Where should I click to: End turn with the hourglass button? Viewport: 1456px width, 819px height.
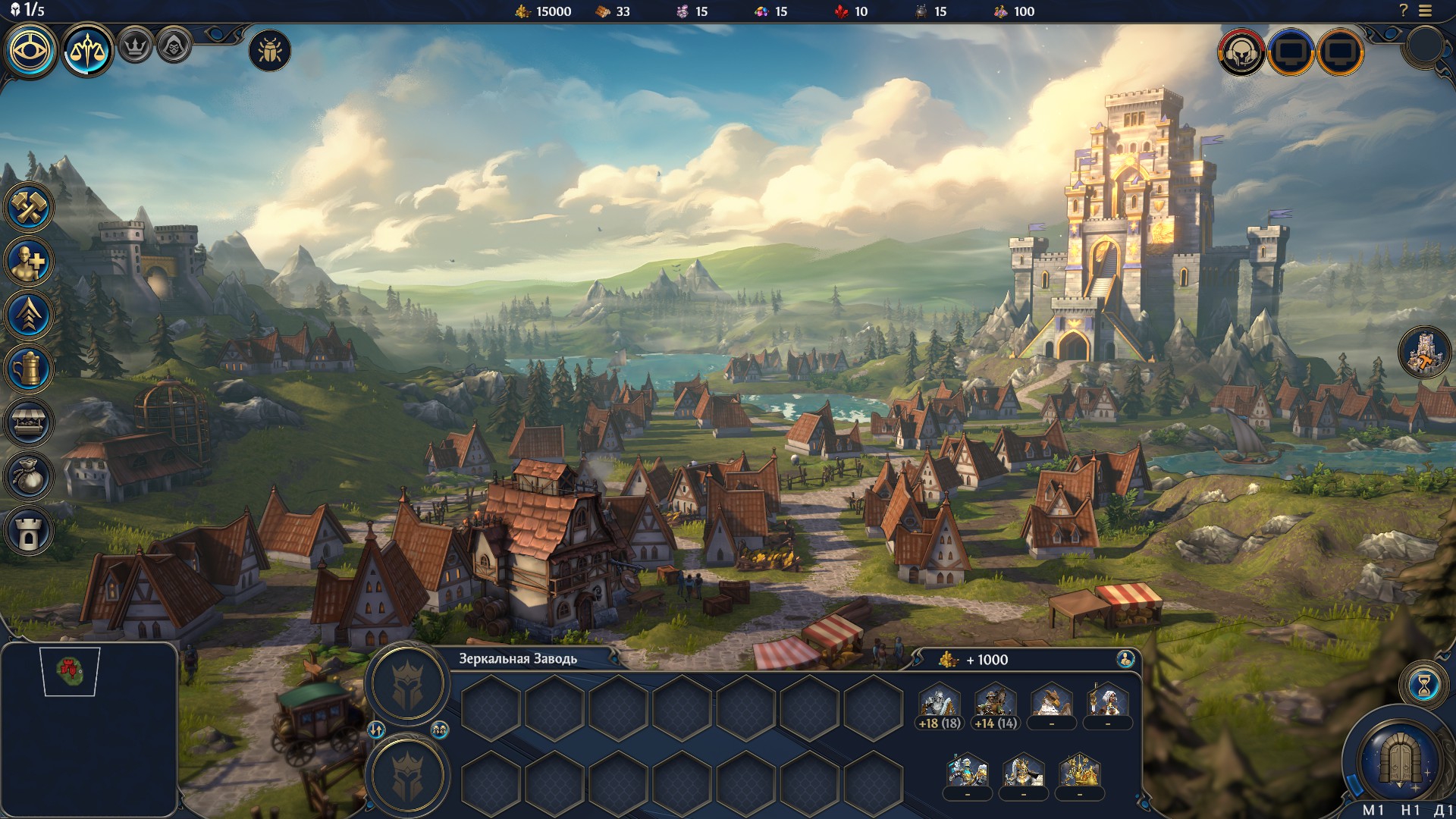[1423, 686]
